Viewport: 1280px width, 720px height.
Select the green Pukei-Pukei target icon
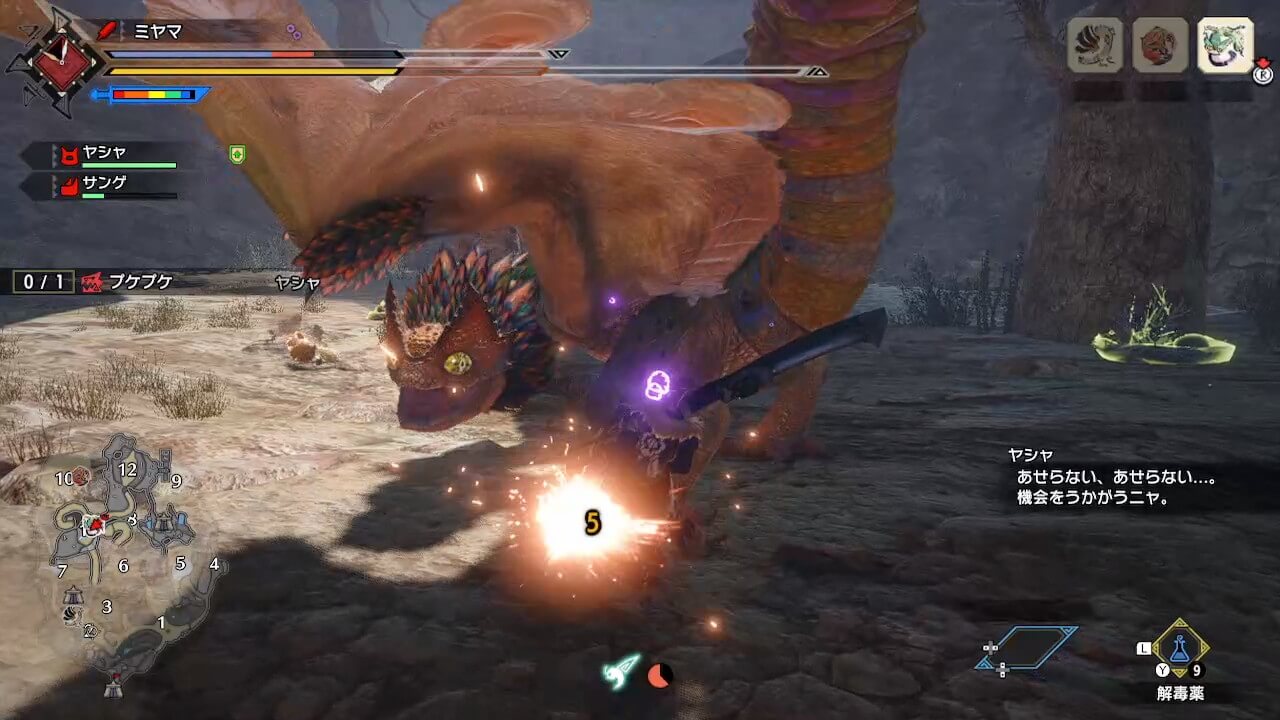pyautogui.click(x=1225, y=45)
